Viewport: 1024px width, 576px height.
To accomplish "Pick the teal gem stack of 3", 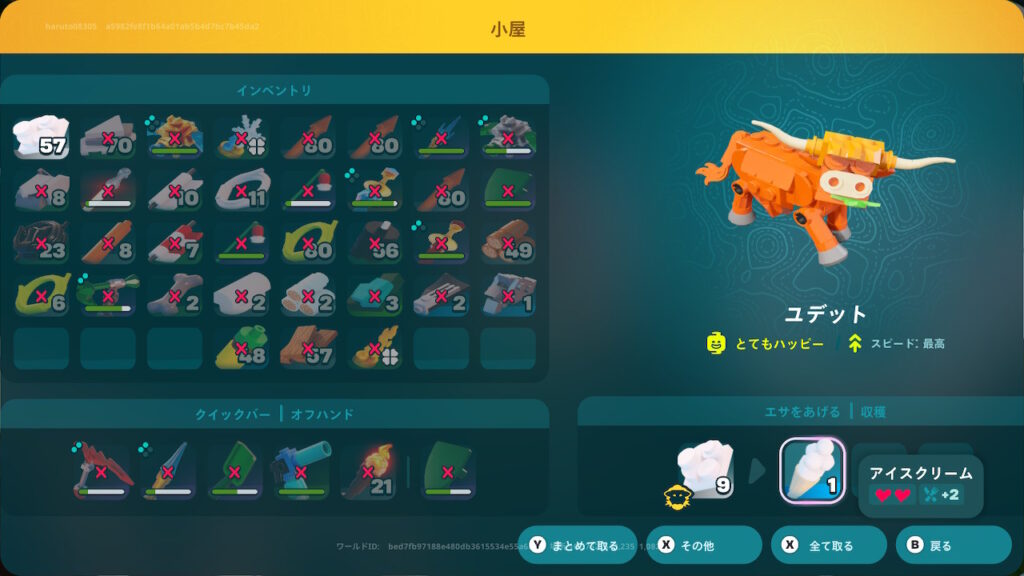I will tap(374, 295).
